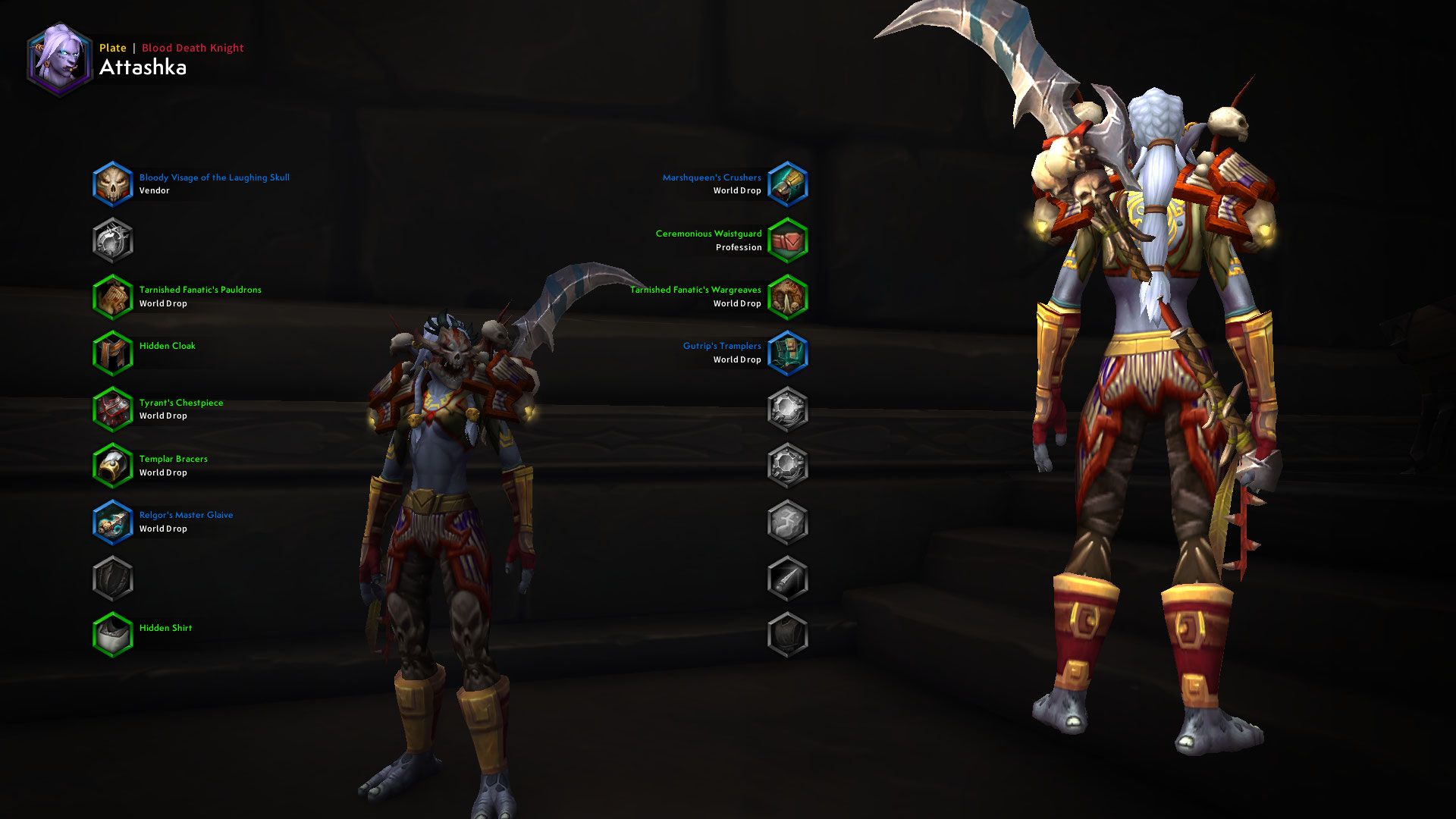1456x819 pixels.
Task: Click the empty tabard slot at bottom right
Action: tap(789, 634)
